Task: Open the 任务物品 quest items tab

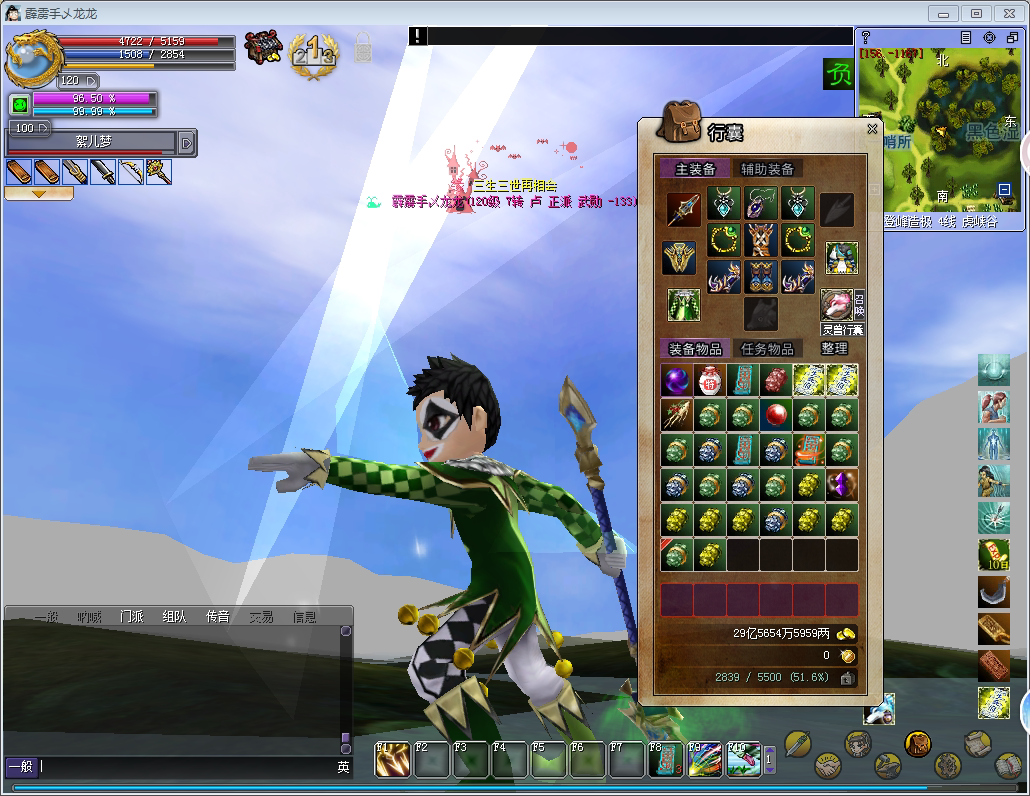Action: click(x=767, y=349)
